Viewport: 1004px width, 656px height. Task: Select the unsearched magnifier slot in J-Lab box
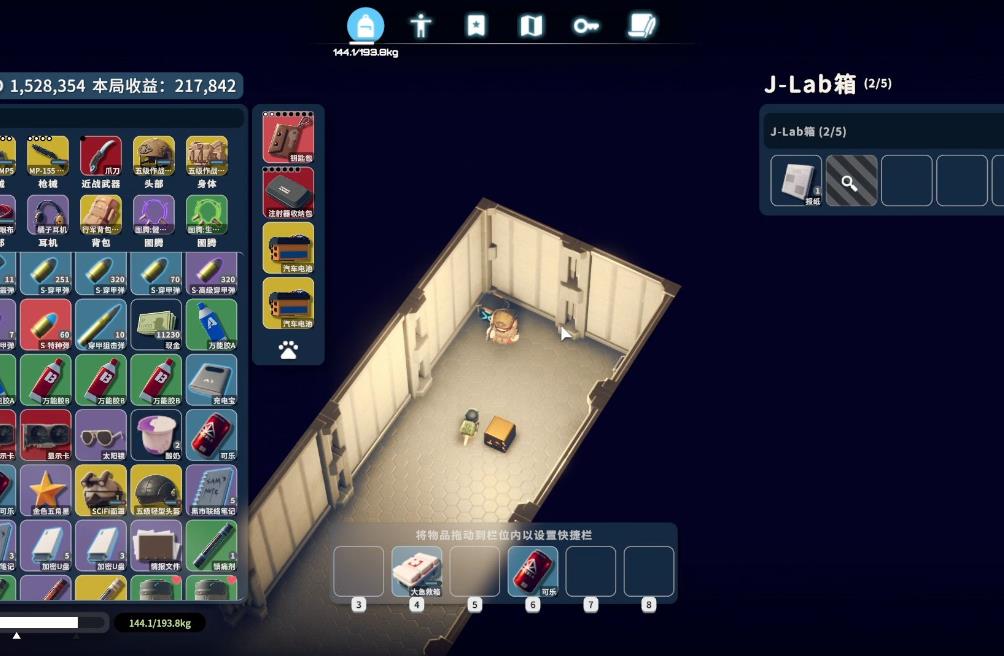click(x=852, y=180)
